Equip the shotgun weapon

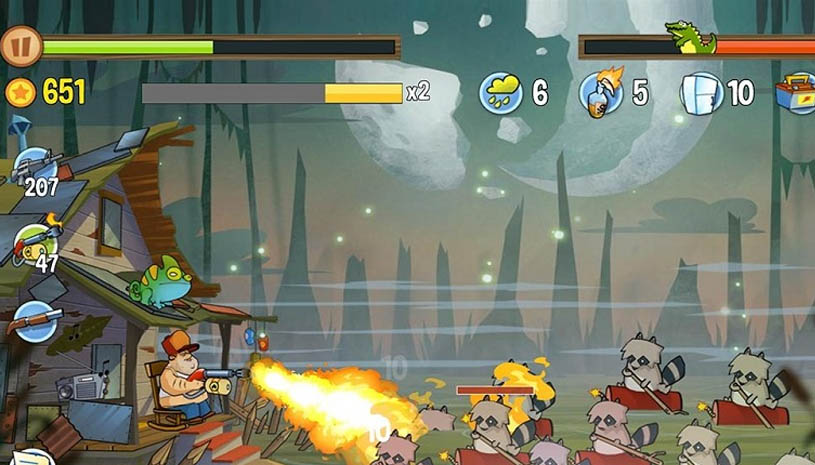coord(36,320)
